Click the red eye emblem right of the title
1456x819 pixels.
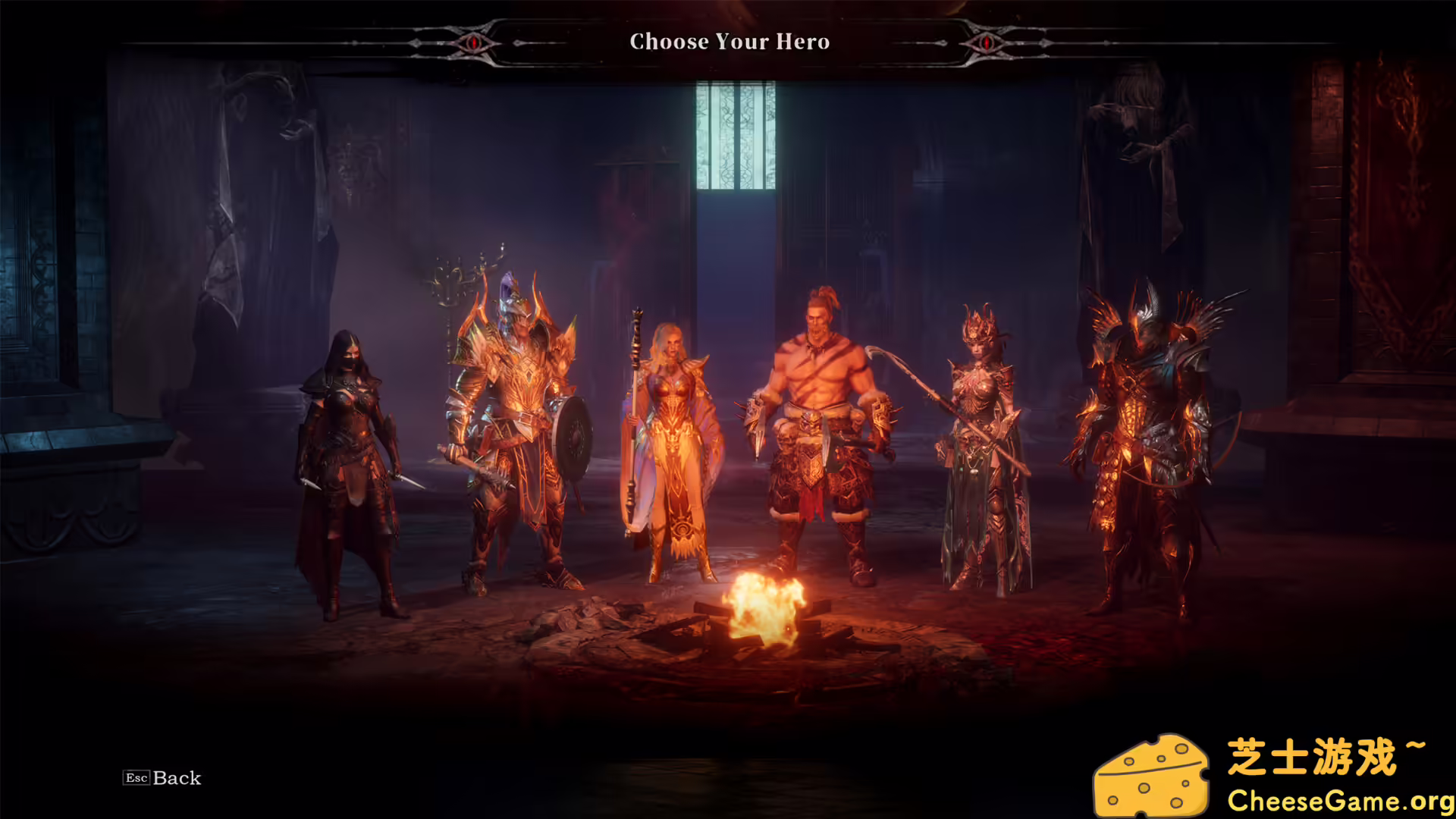pos(988,42)
